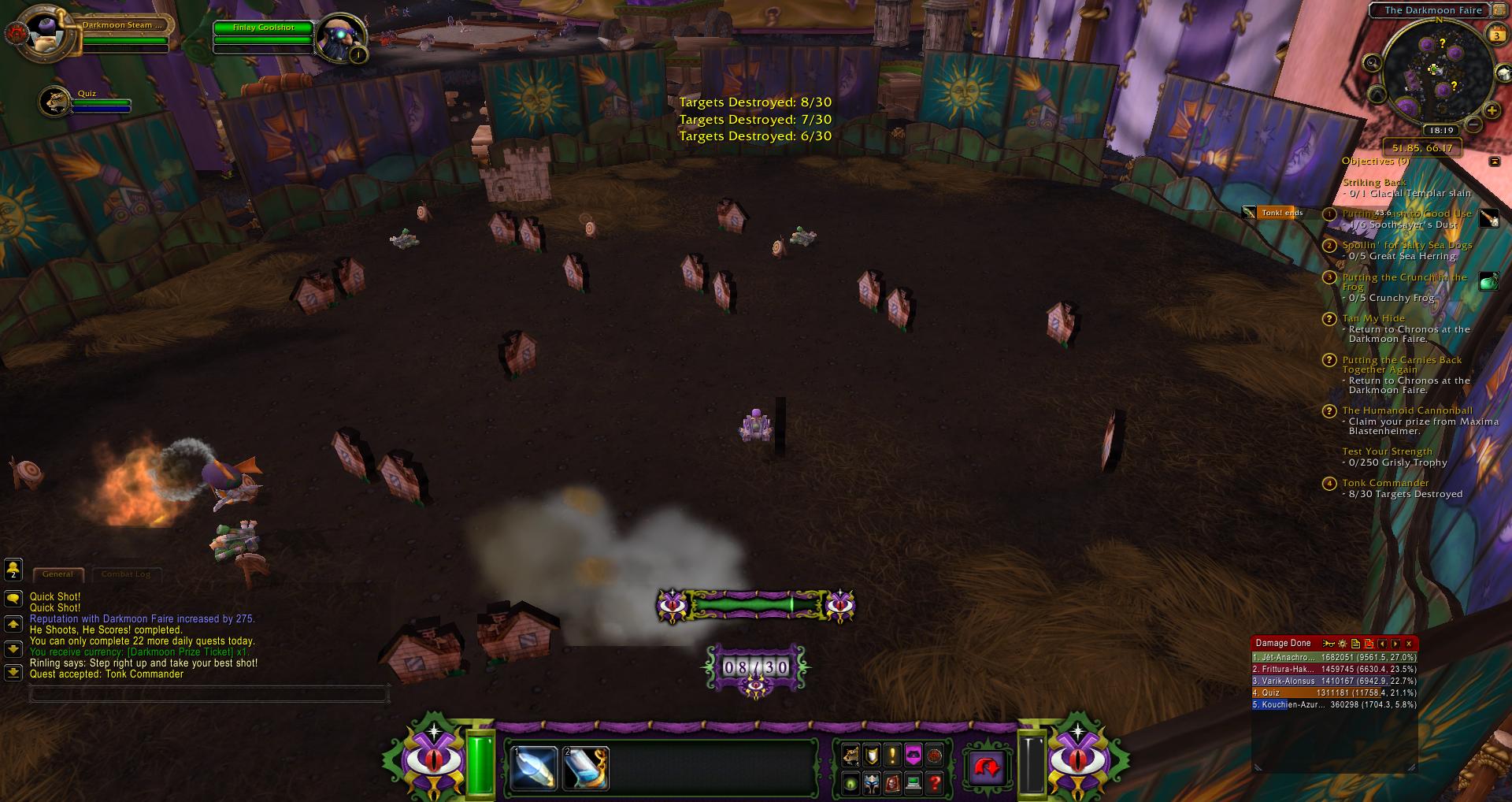Collapse the Objectives tracker

coord(1495,161)
